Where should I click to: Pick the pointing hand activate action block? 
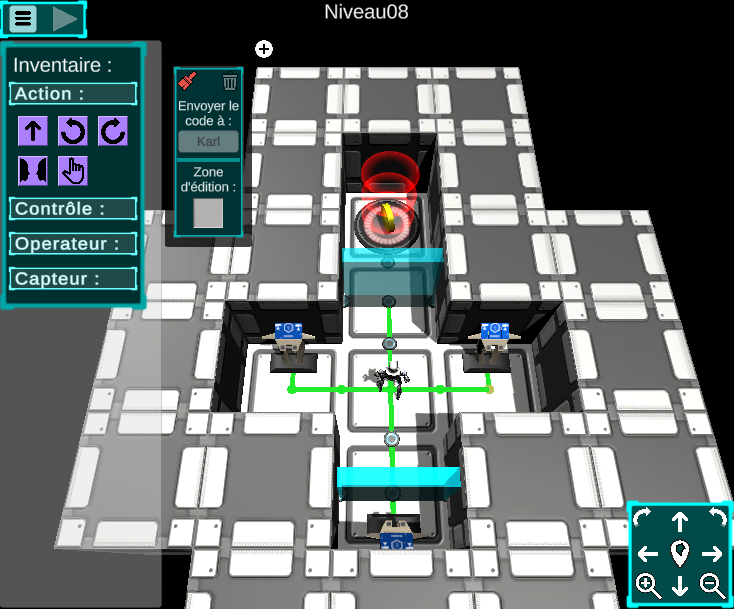point(73,171)
